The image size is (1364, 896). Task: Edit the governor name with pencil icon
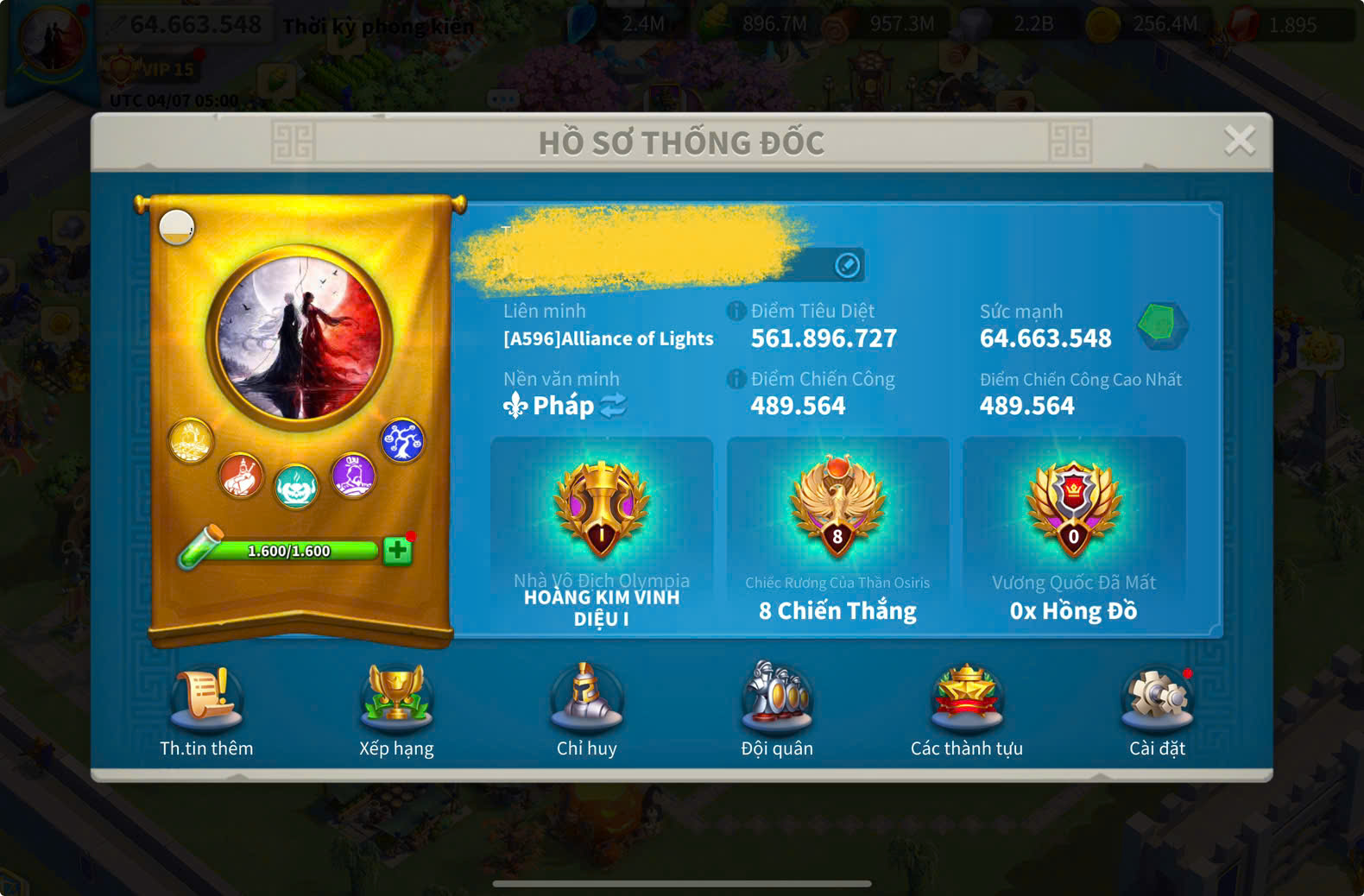pyautogui.click(x=847, y=265)
